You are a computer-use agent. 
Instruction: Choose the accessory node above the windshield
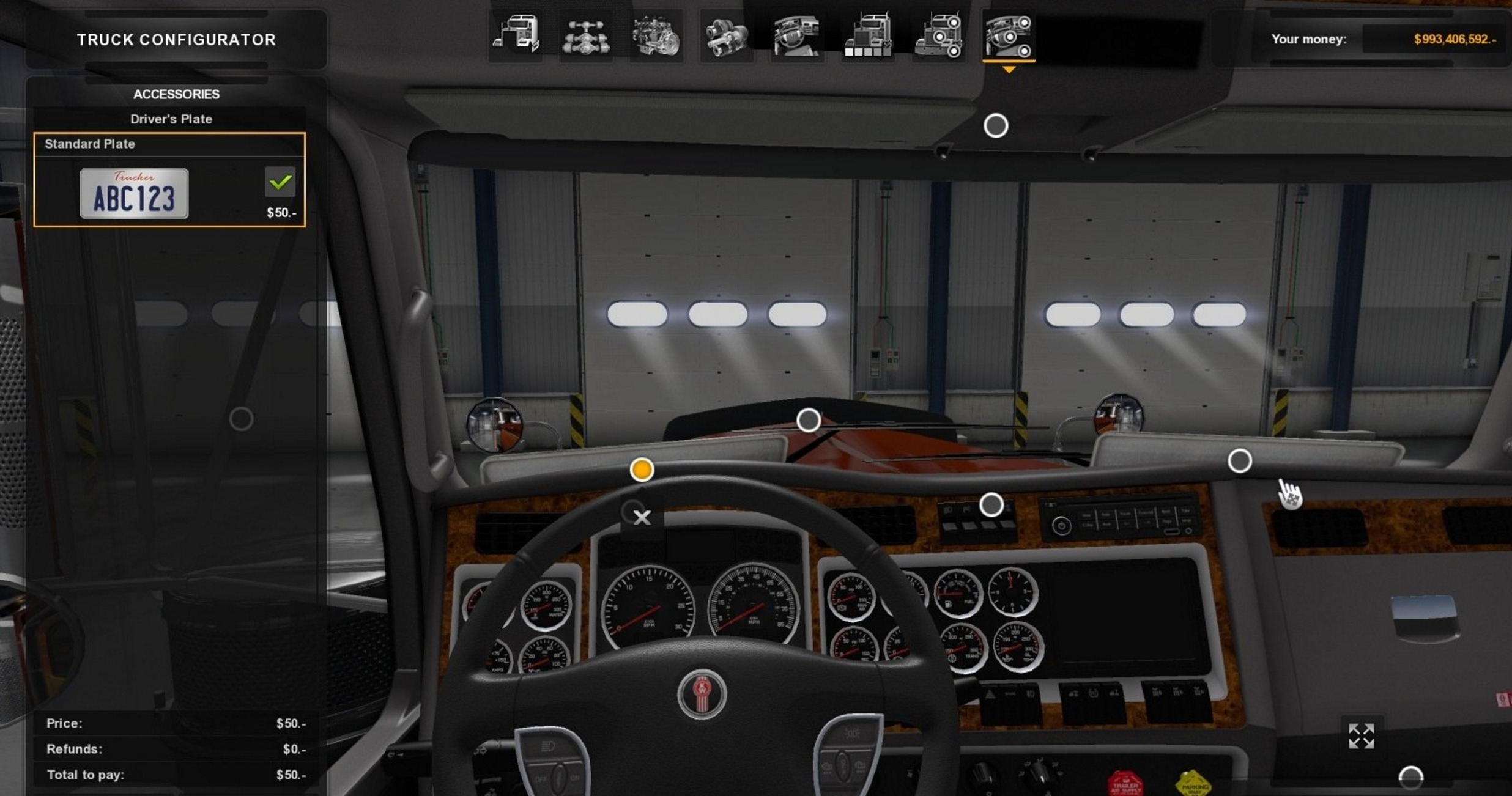coord(995,126)
